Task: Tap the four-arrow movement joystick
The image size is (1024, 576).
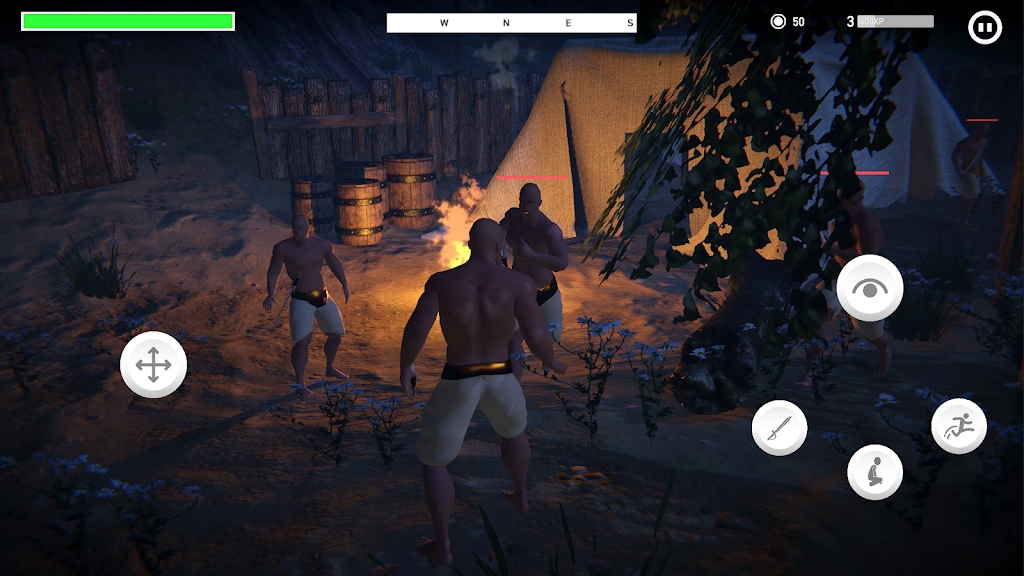Action: (153, 365)
